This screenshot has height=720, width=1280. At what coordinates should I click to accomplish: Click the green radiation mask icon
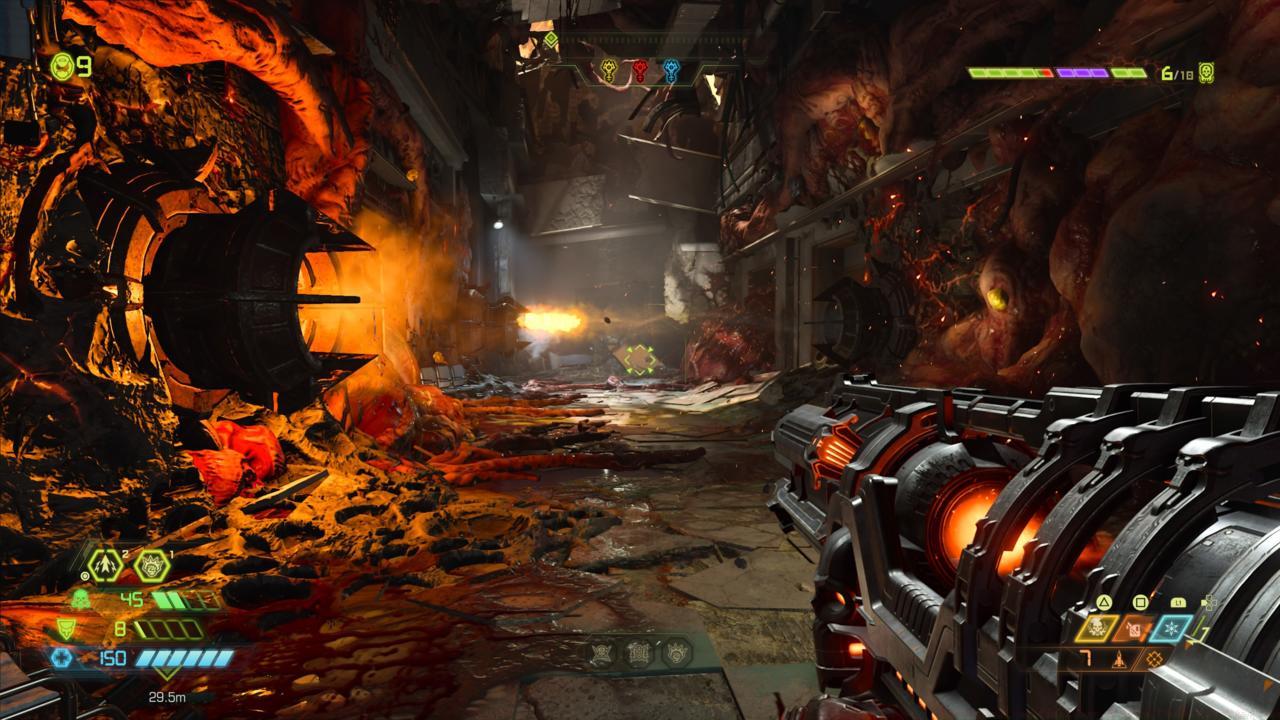[78, 600]
